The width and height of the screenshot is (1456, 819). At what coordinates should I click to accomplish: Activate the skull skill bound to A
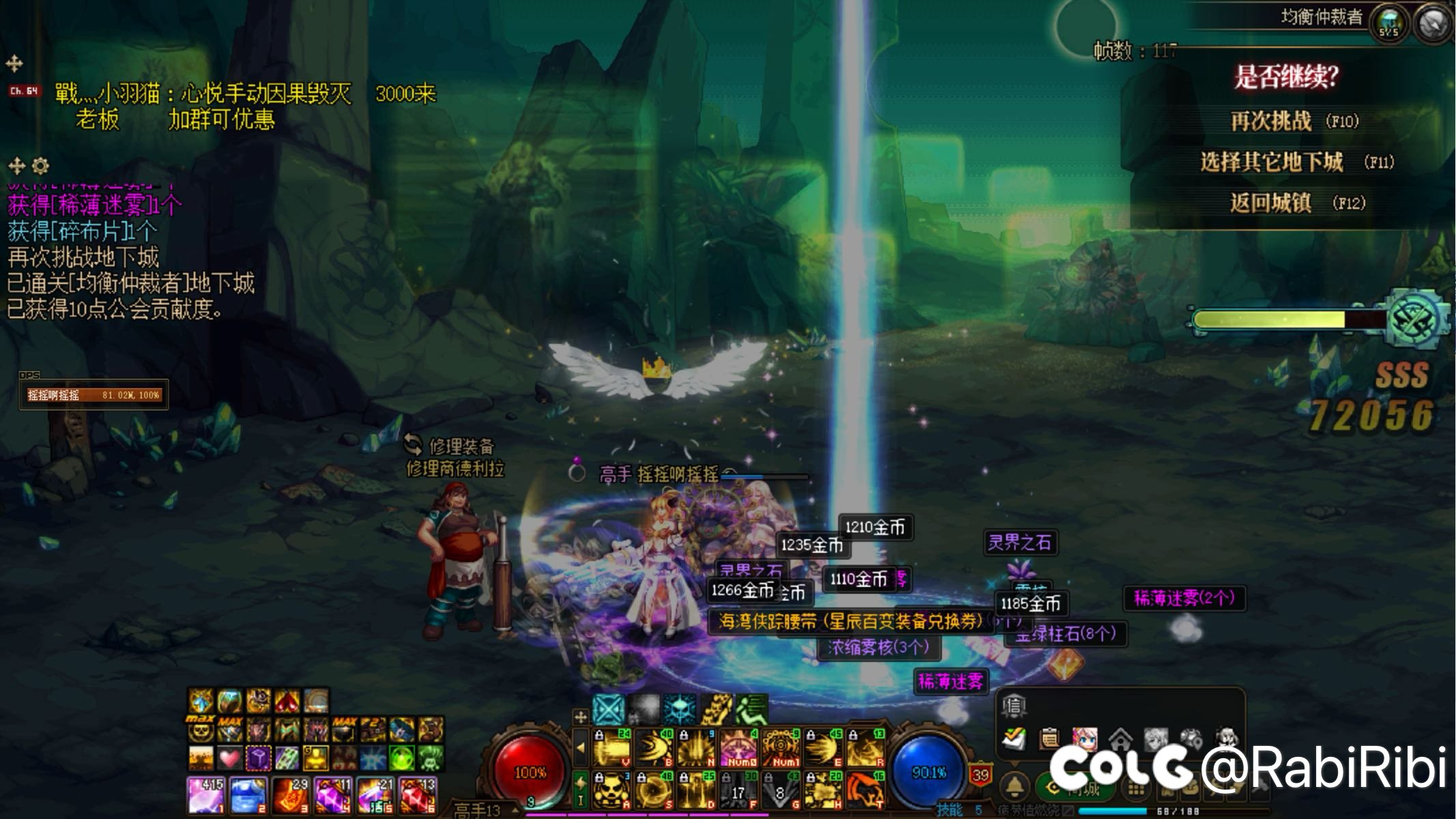611,790
